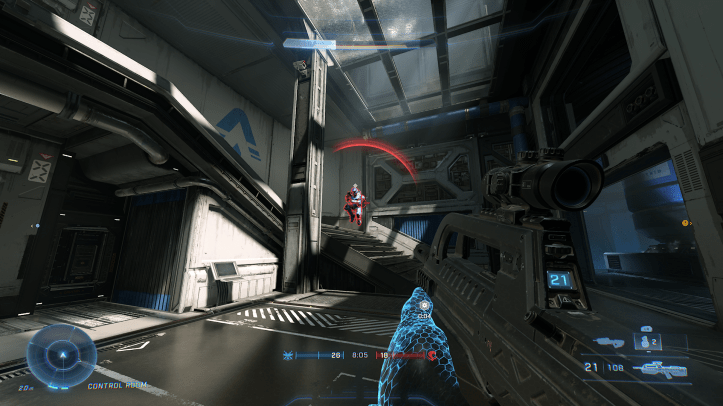Click the blue team emblem on scoreboard
Image resolution: width=723 pixels, height=406 pixels.
[290, 355]
